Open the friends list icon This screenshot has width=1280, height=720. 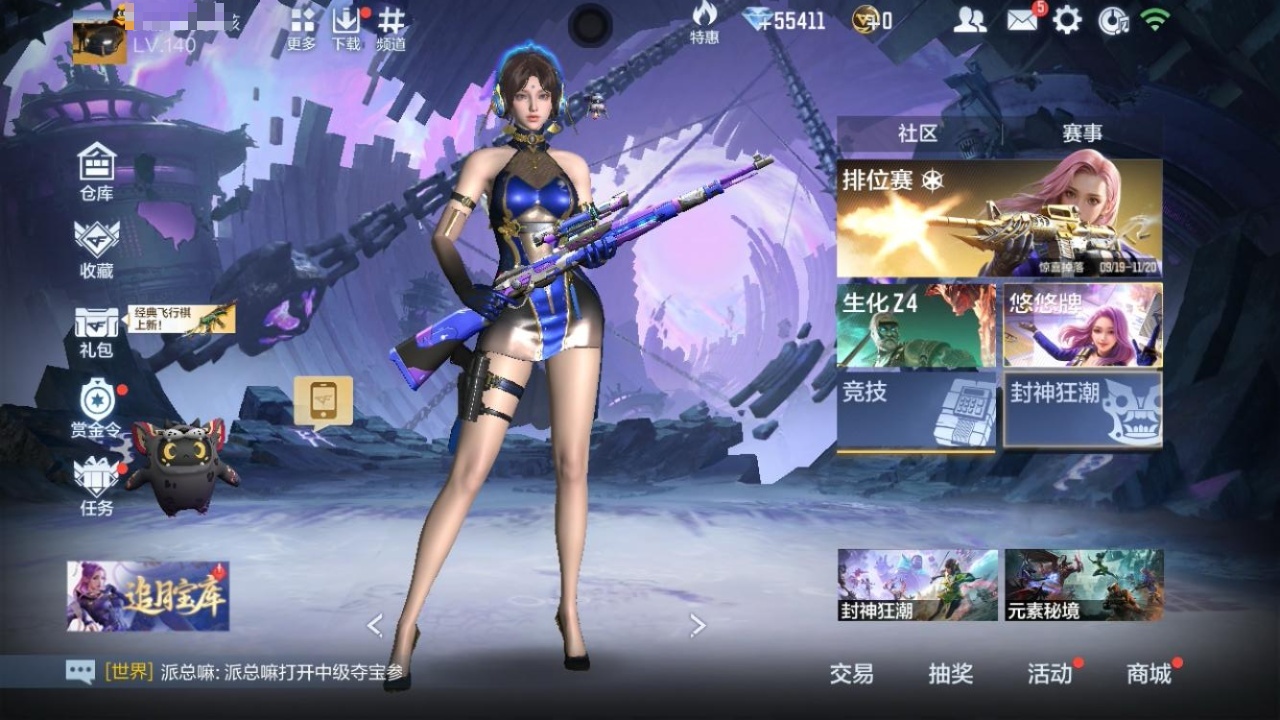pos(969,20)
